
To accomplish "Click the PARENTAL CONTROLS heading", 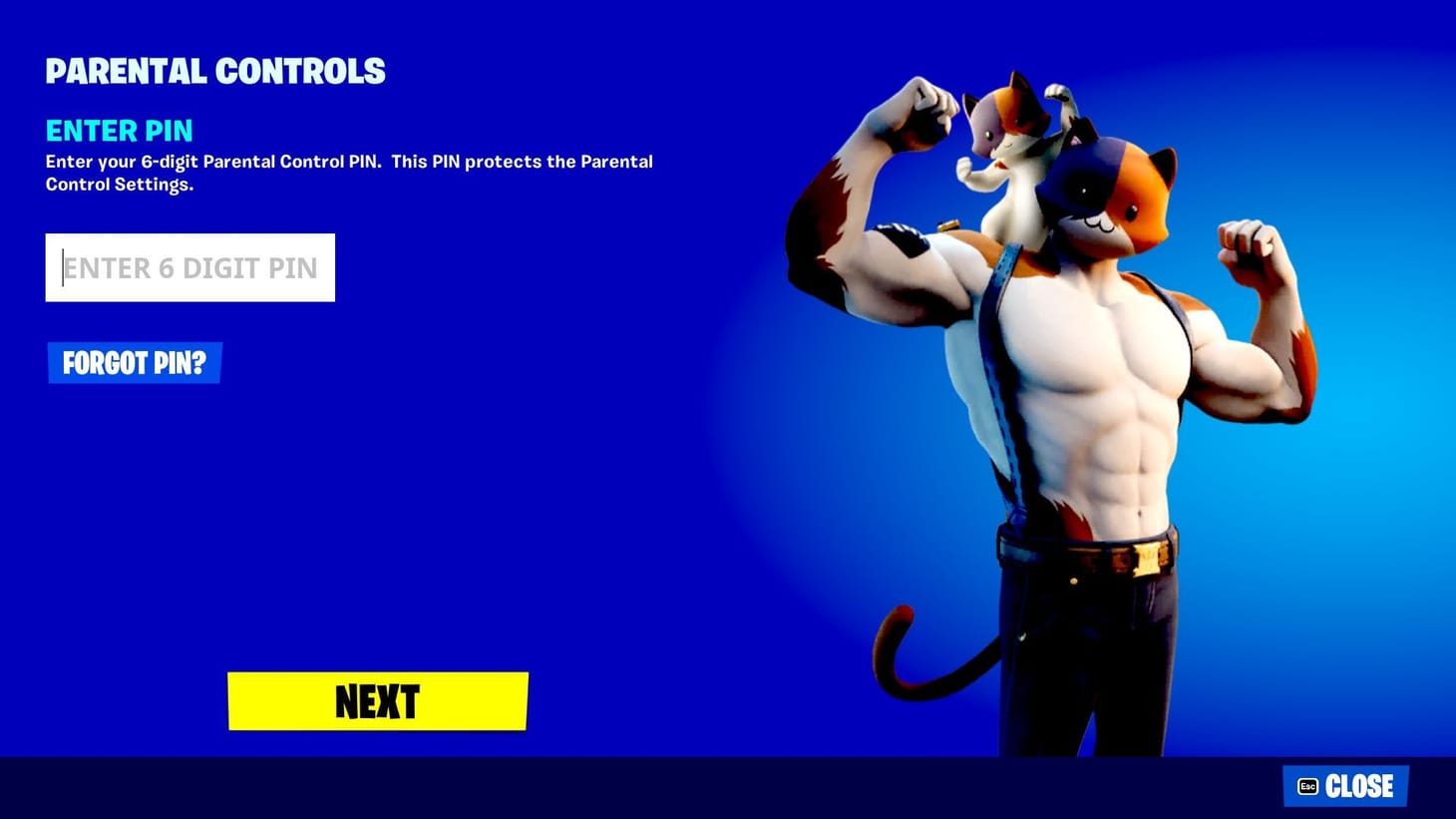I will point(215,70).
